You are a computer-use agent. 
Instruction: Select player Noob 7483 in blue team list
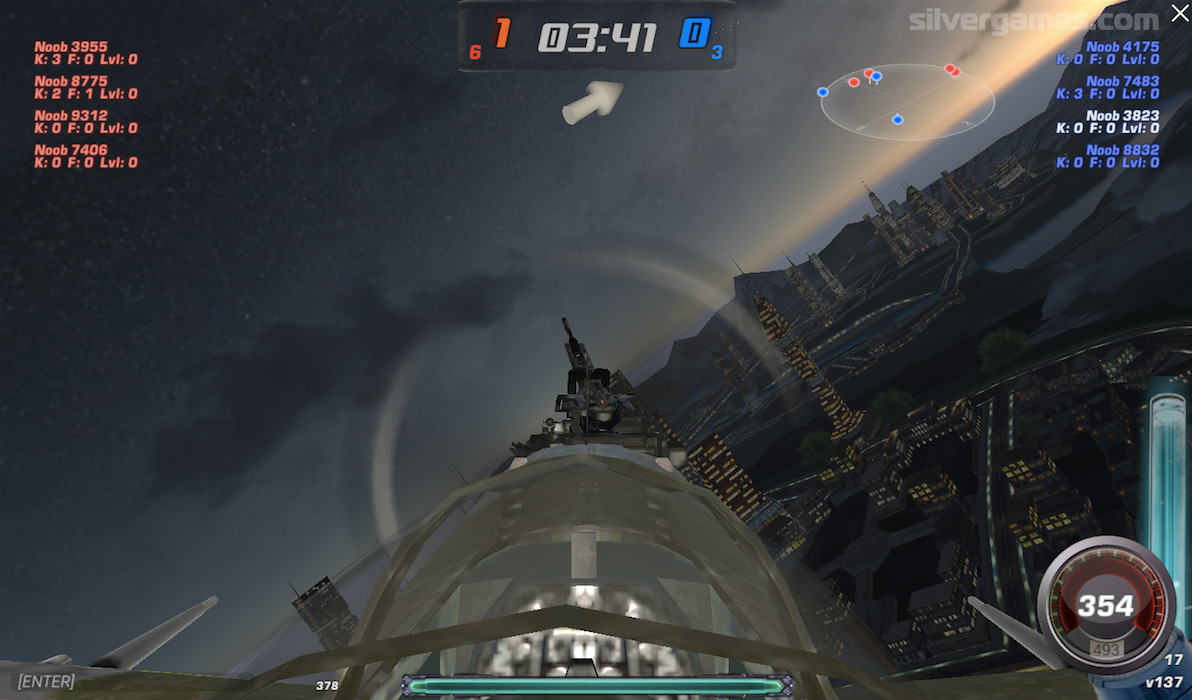coord(1122,81)
